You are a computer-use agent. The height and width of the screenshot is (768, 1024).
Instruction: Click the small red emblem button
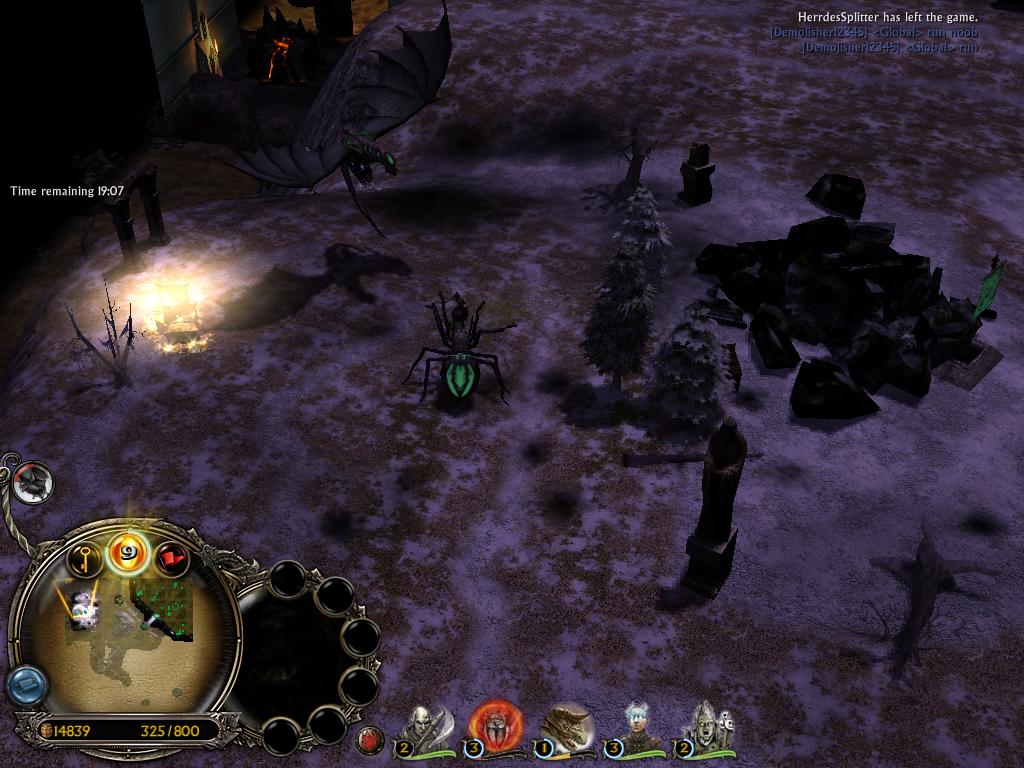tap(370, 740)
